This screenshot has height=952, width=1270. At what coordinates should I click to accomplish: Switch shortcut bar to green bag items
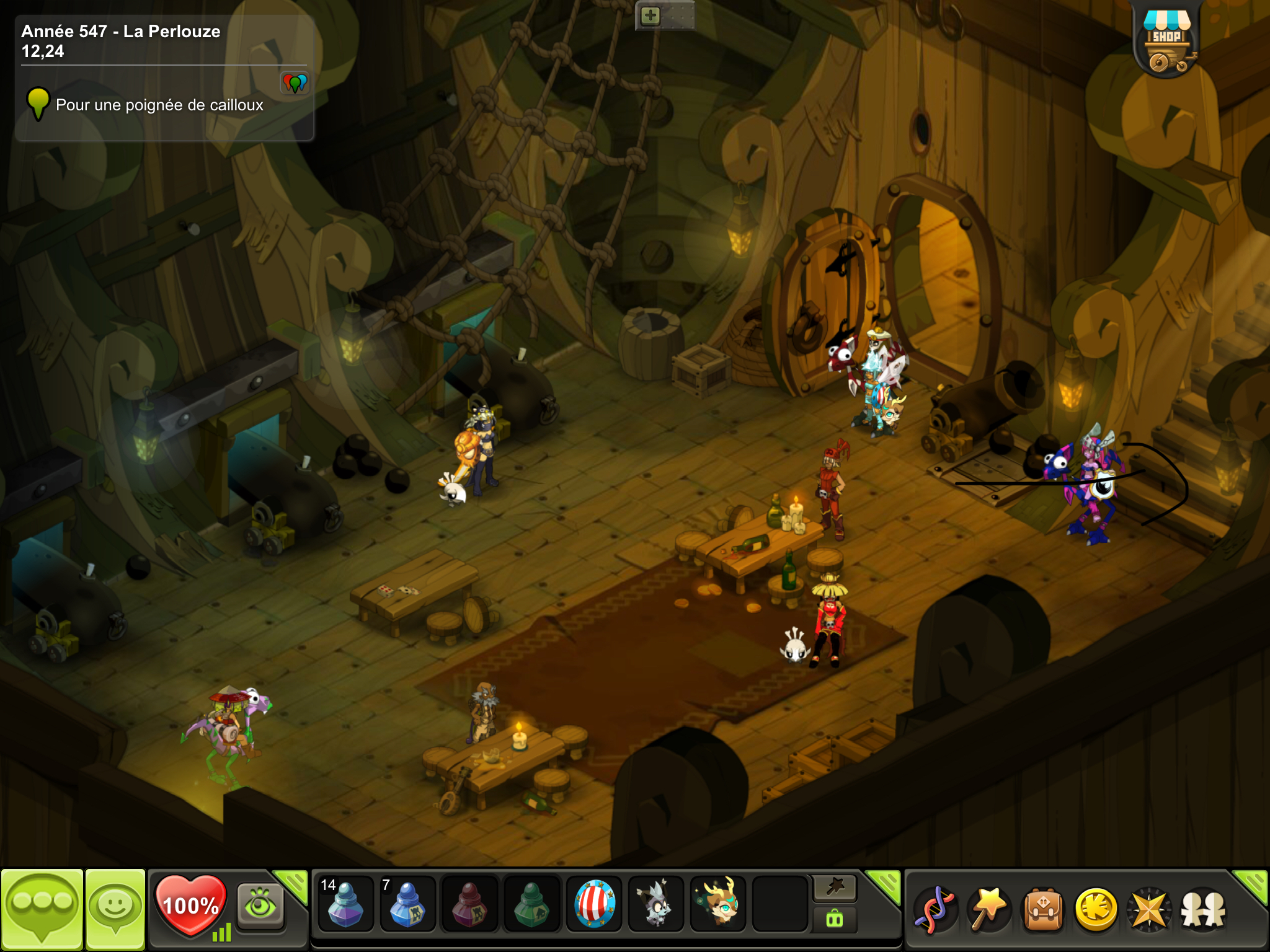pyautogui.click(x=835, y=919)
